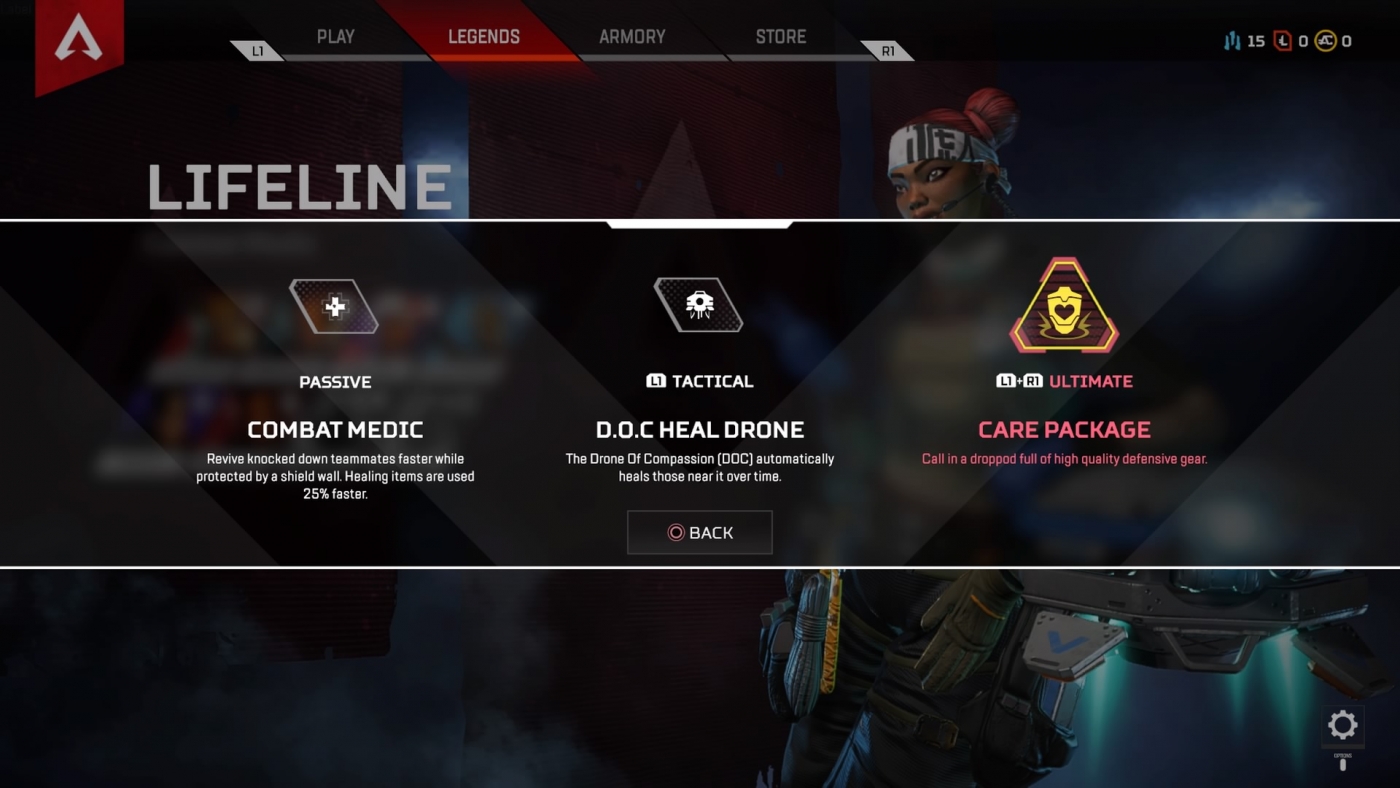Click the Apex Legends logo emblem
The height and width of the screenshot is (788, 1400).
(79, 35)
